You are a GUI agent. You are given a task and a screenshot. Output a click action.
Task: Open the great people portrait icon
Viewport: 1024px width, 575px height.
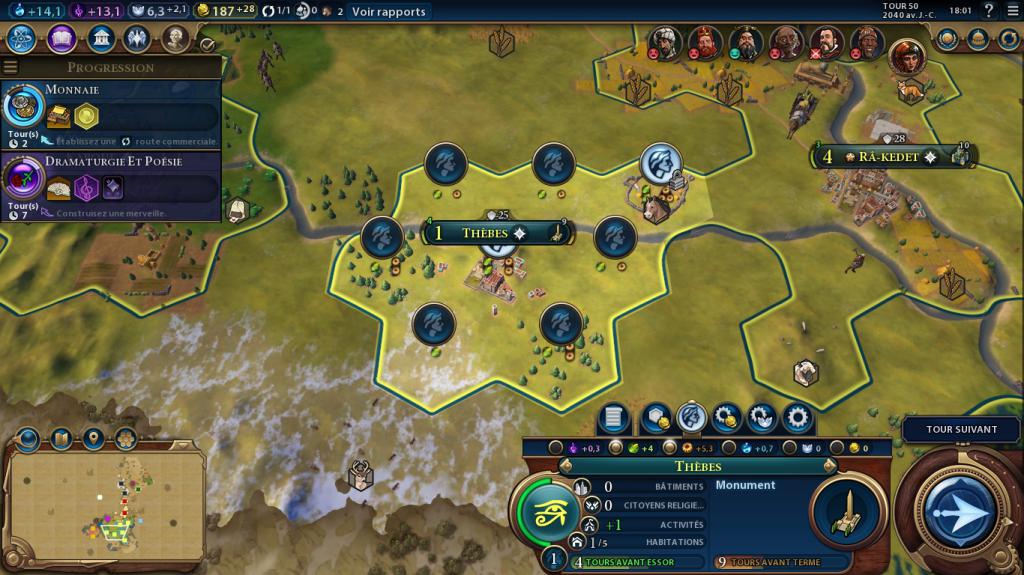point(176,39)
